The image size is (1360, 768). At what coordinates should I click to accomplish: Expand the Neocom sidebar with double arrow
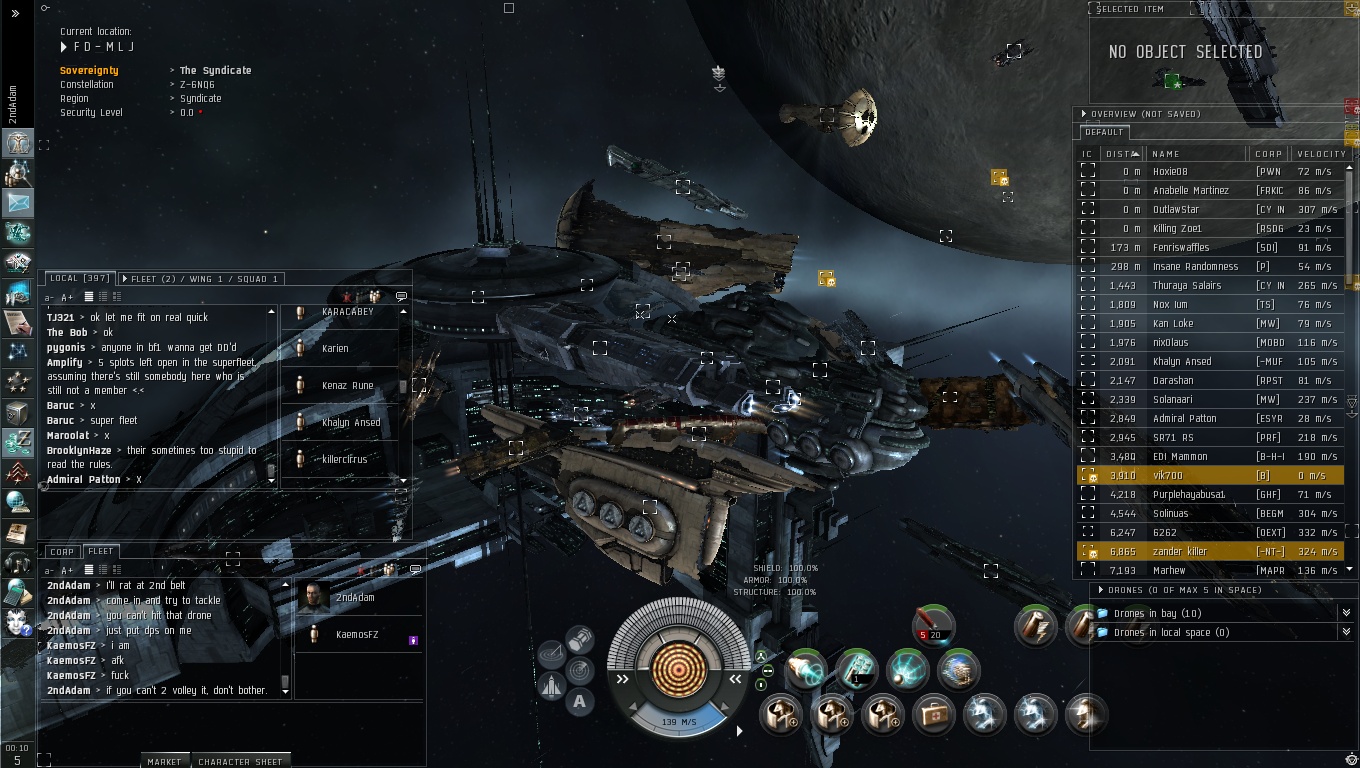15,14
